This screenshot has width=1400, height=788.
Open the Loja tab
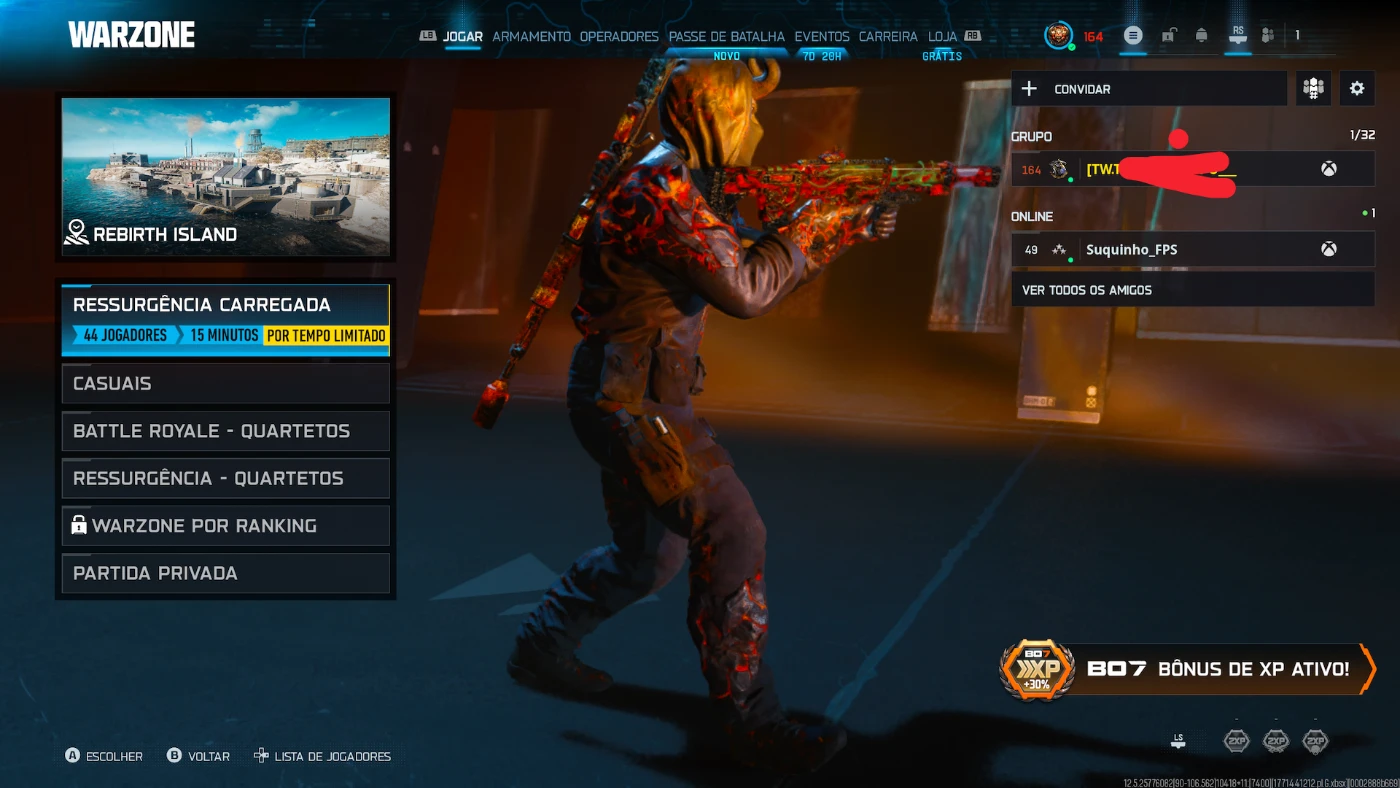pyautogui.click(x=942, y=37)
